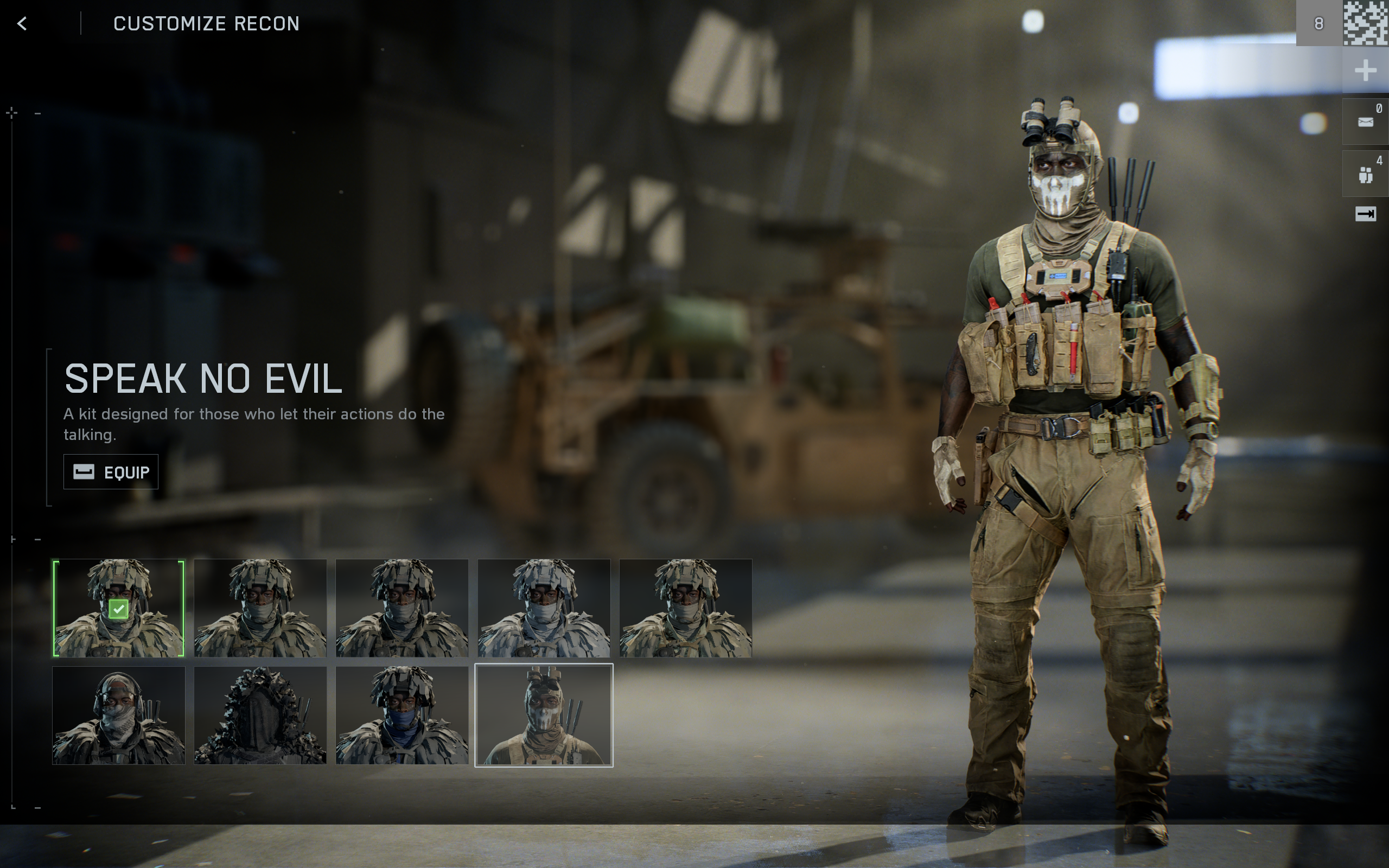
Task: Click the collapse sidebar arrow icon
Action: coord(1366,214)
